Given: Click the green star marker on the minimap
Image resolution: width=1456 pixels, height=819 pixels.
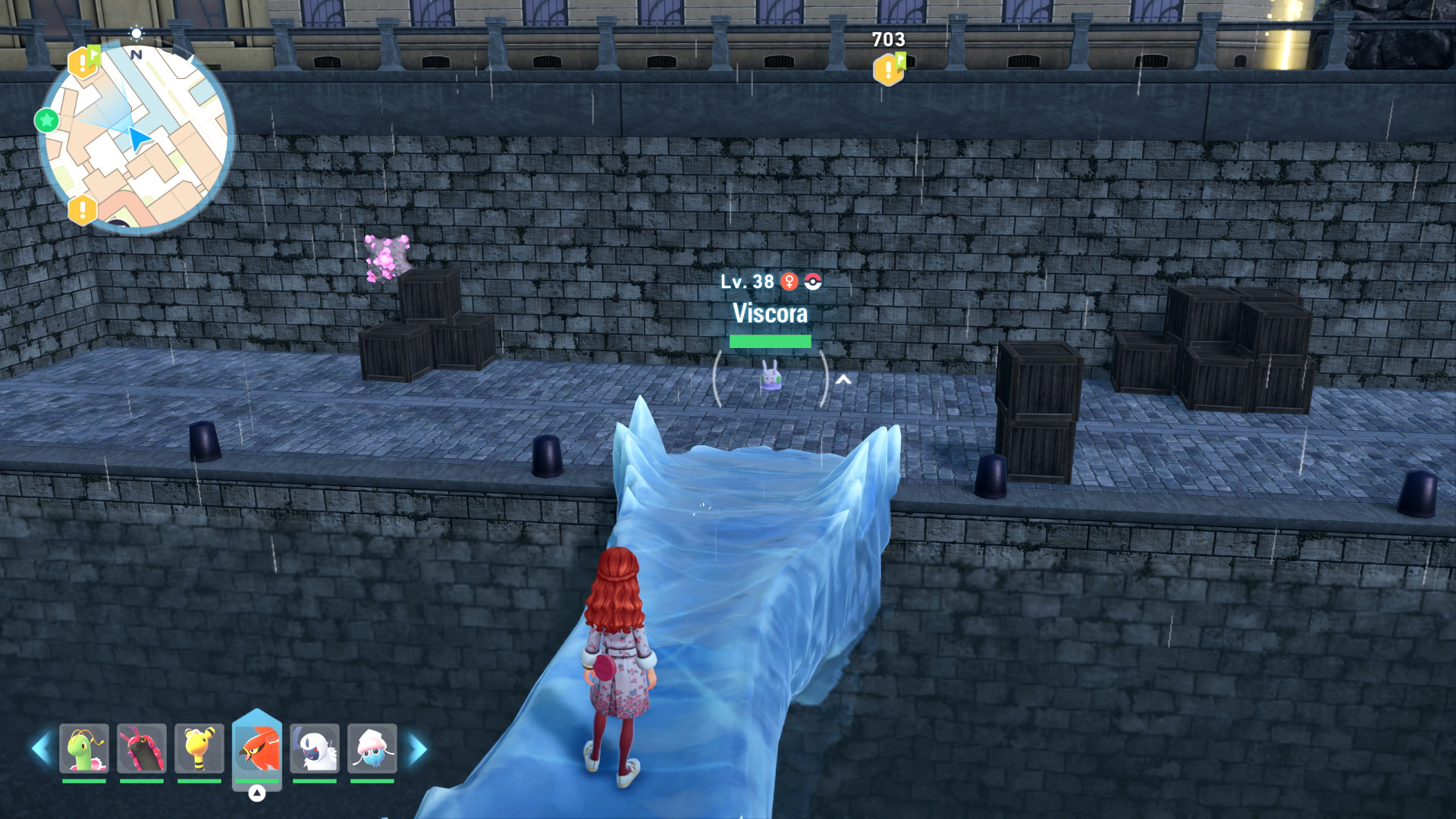Looking at the screenshot, I should [x=47, y=120].
